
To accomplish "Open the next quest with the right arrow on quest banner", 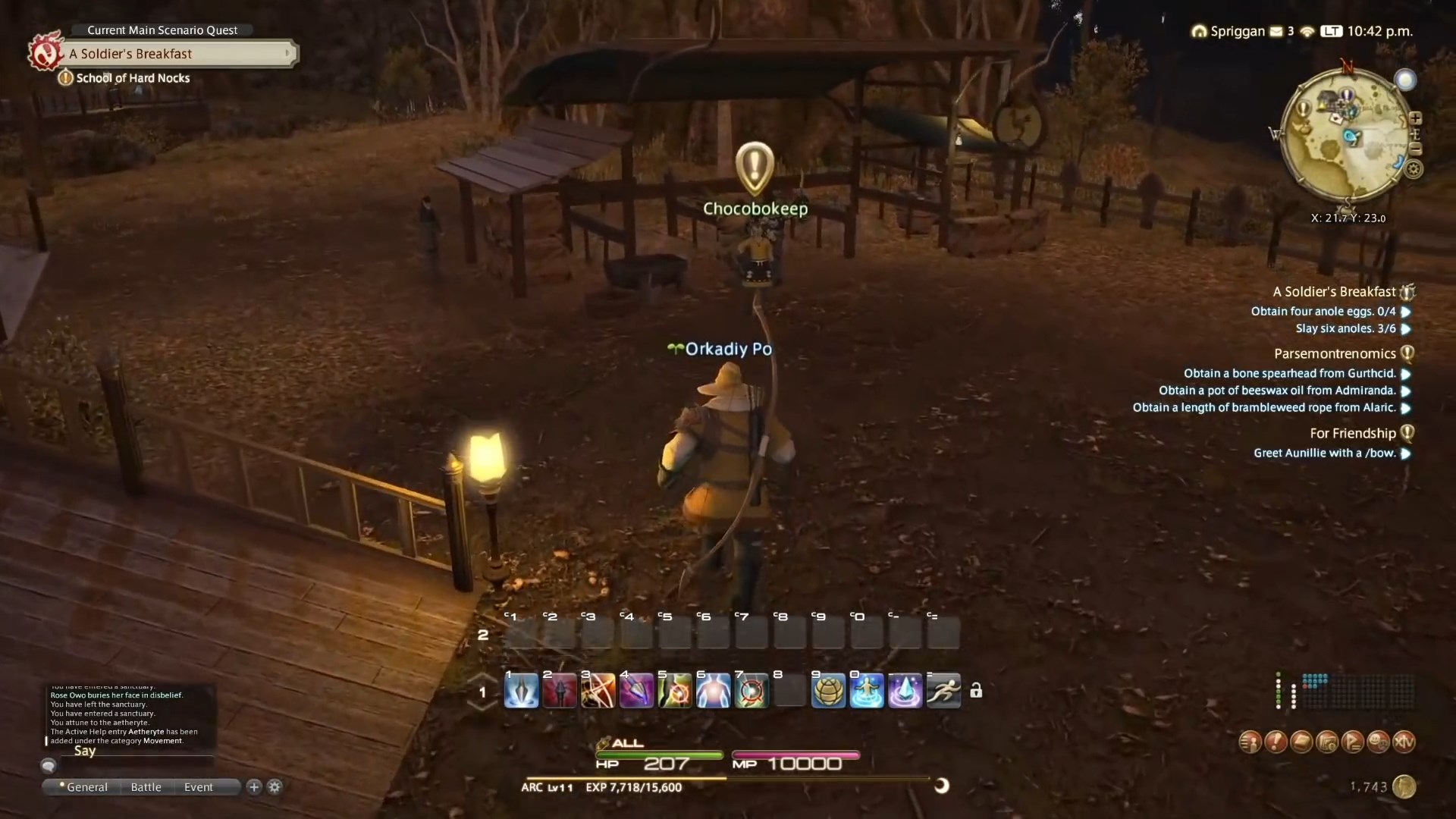I will pos(287,53).
